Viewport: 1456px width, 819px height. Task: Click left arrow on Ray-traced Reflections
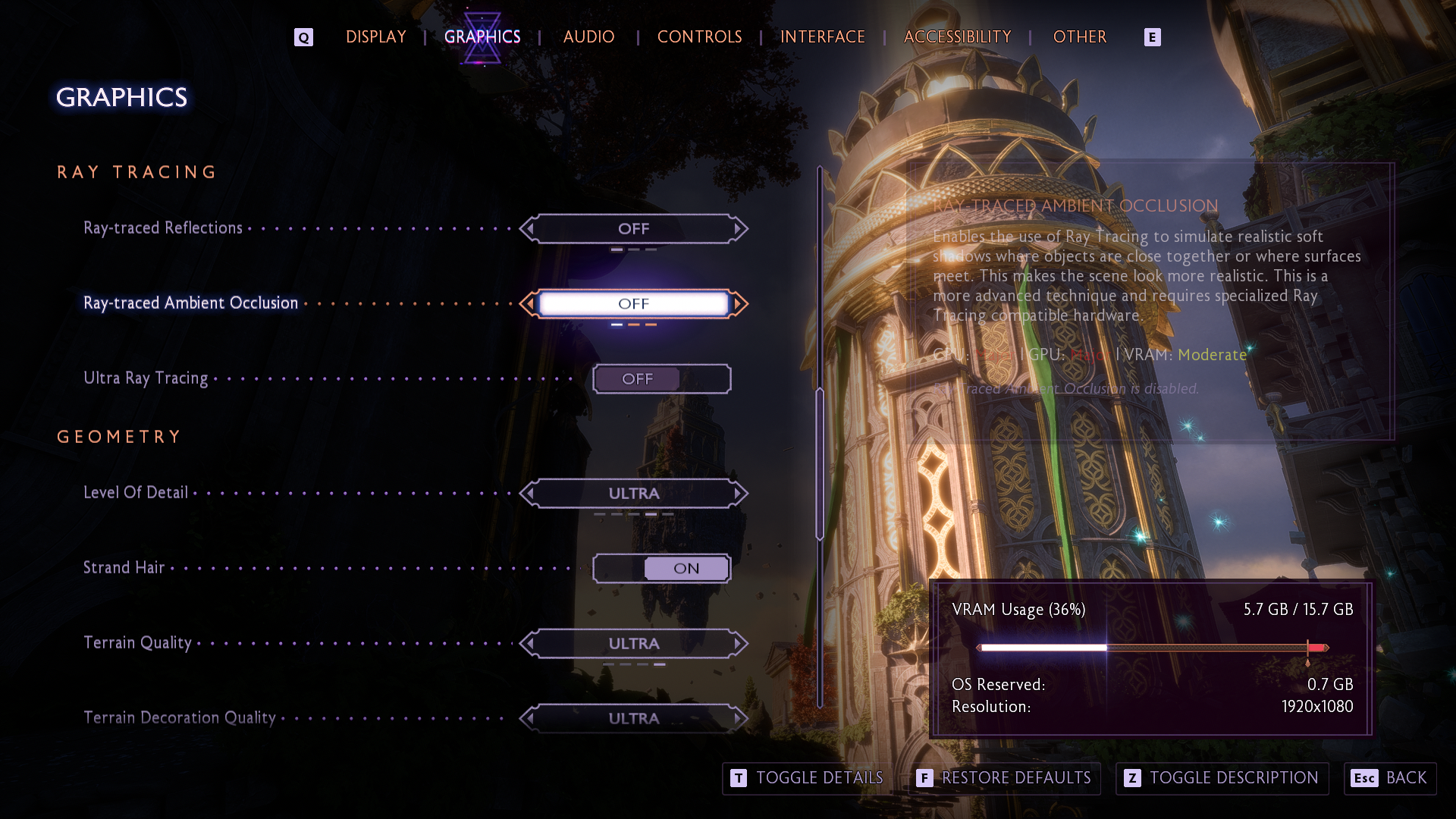click(529, 228)
